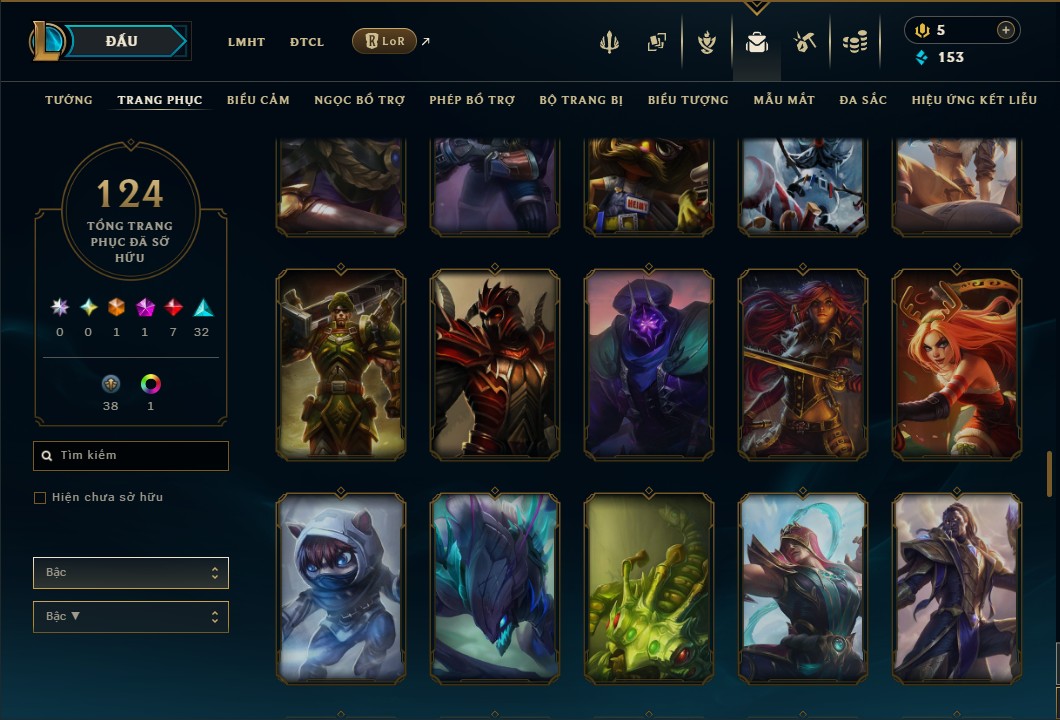
Task: Click the ĐẤU play button
Action: coord(122,41)
